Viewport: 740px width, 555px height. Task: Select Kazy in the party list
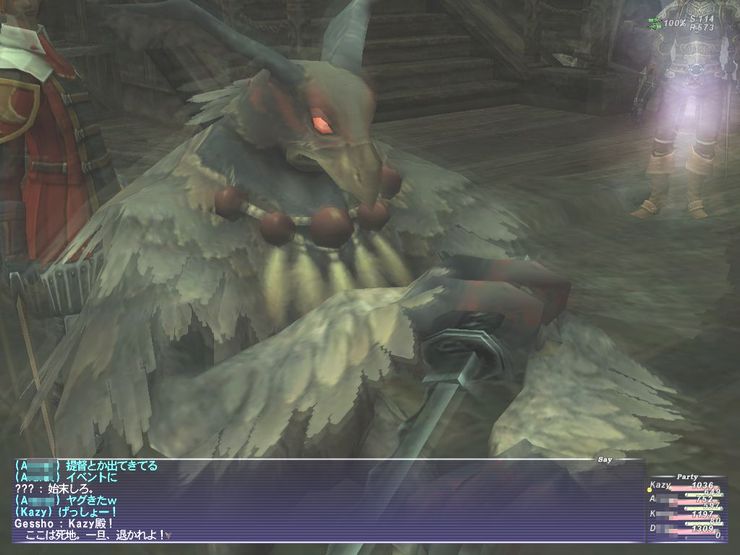click(x=662, y=485)
